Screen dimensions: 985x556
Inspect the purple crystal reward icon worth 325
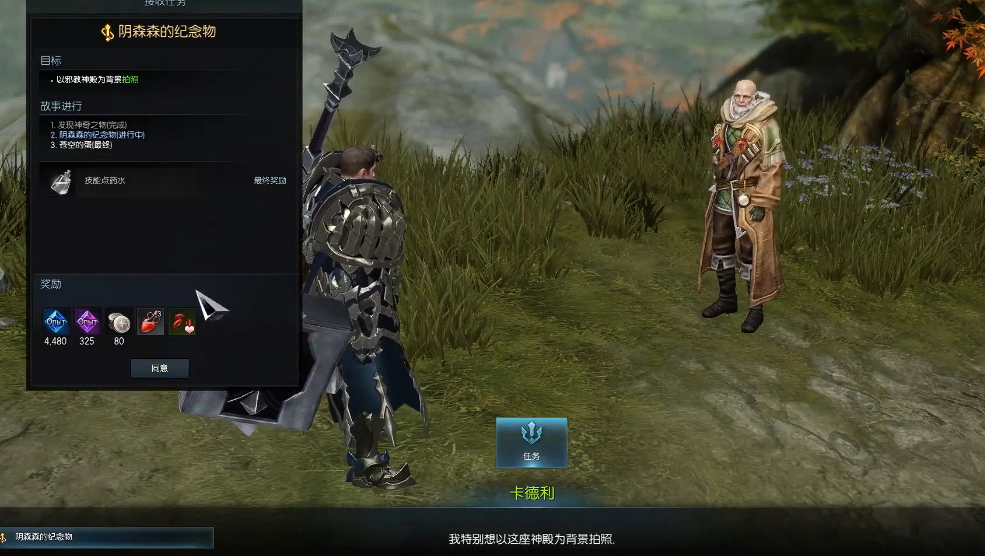point(87,321)
